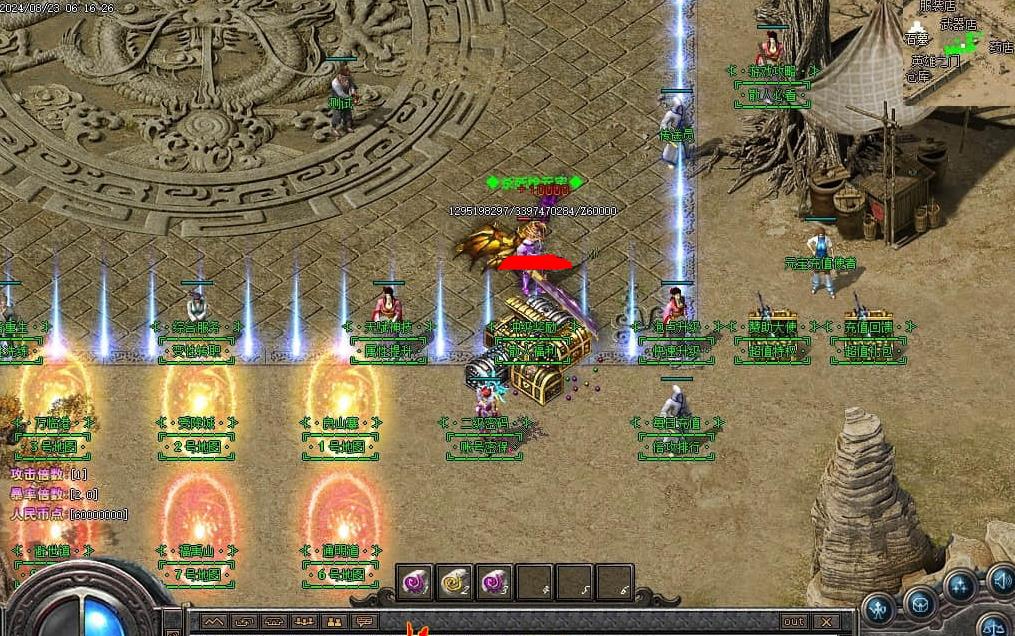The width and height of the screenshot is (1015, 636).
Task: Use the purple scroll in hotbar slot 3
Action: click(x=494, y=582)
